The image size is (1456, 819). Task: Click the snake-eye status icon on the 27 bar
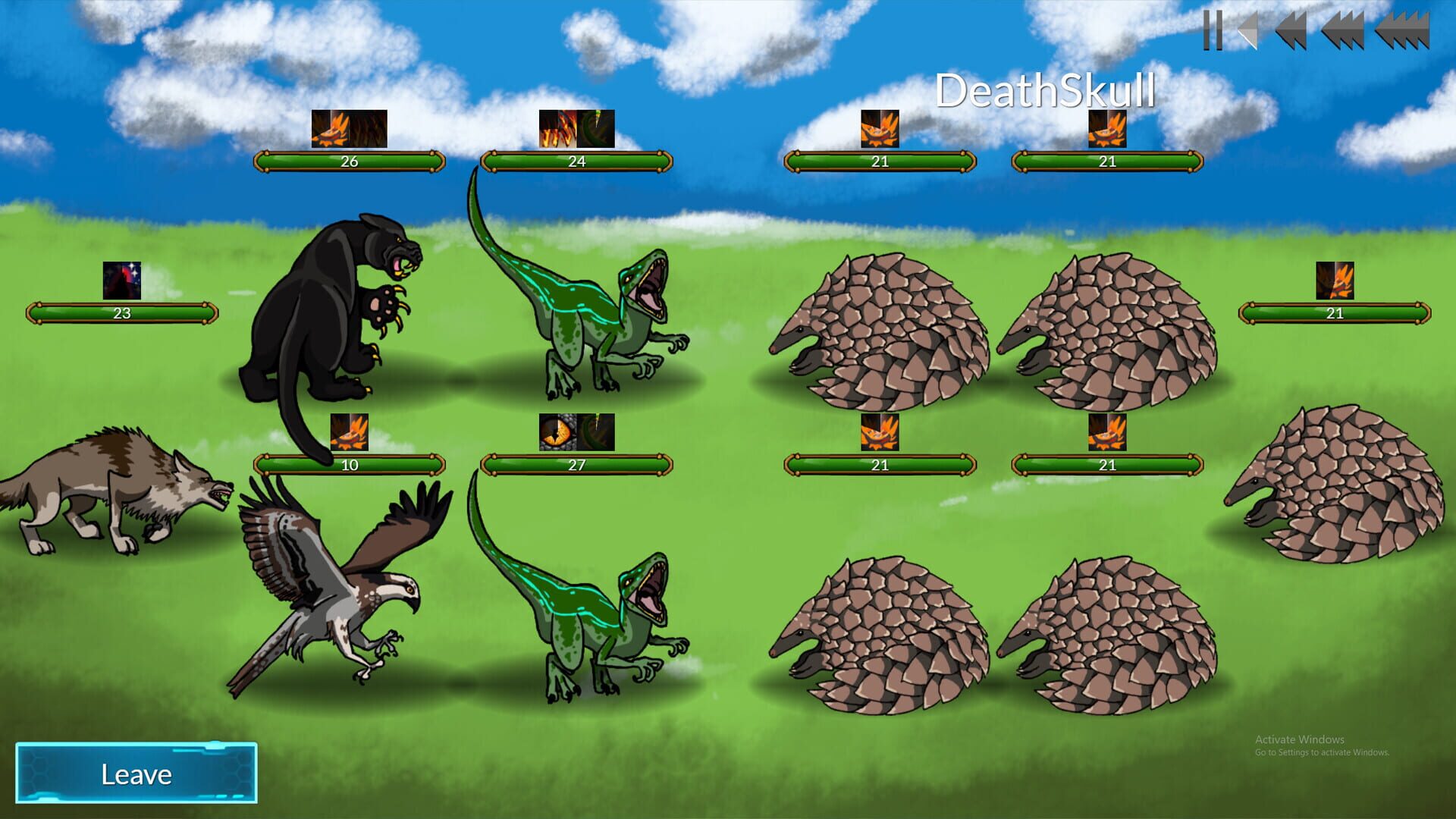559,434
